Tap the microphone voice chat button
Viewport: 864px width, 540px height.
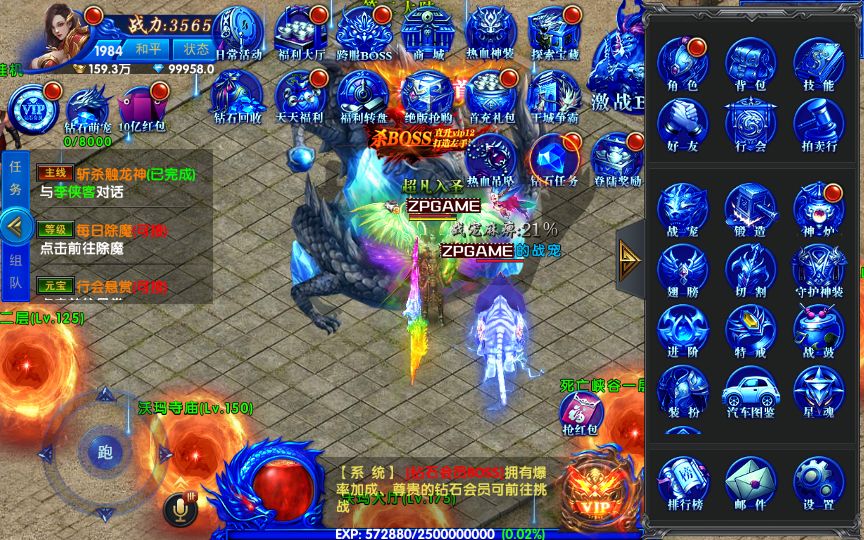[180, 510]
